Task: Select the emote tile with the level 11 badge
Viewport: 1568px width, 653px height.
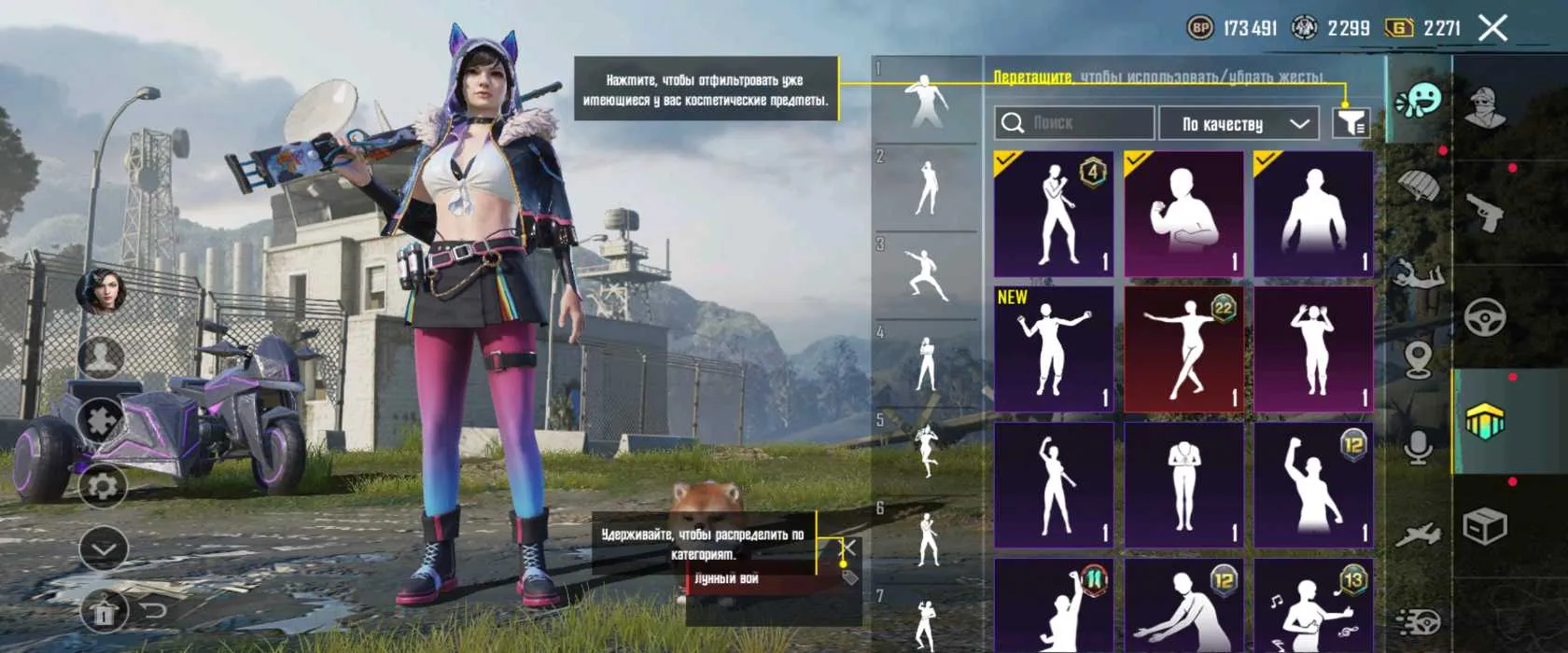Action: [1054, 604]
